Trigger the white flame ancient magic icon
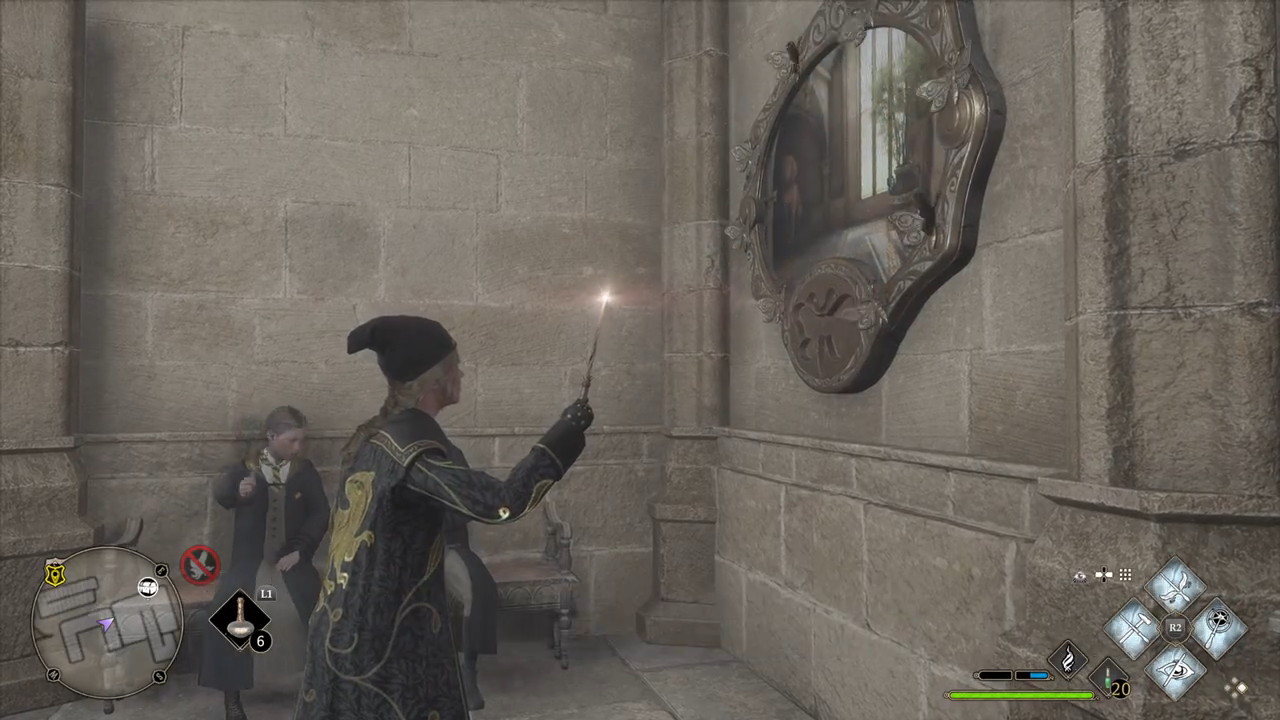Screen dimensions: 1280x720 point(1067,659)
